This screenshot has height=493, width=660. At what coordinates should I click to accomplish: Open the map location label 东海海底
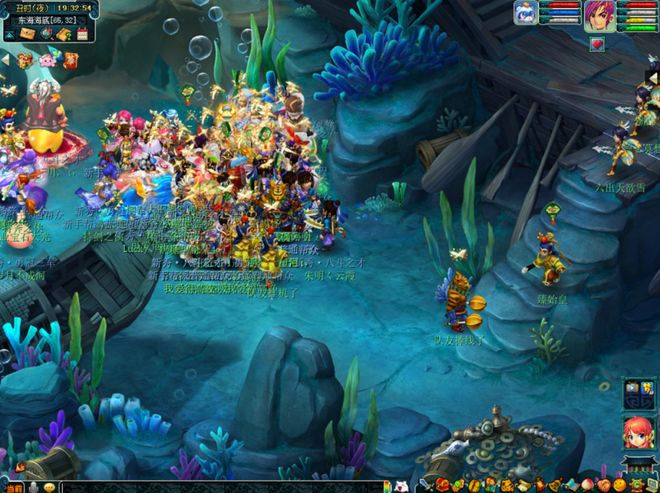[42, 19]
